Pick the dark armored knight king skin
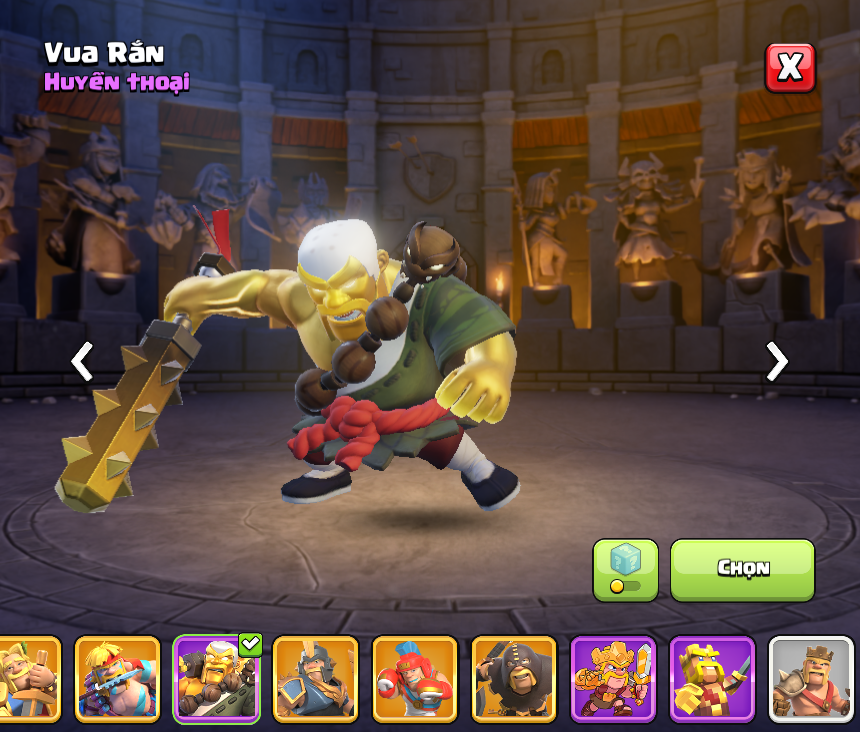This screenshot has height=732, width=860. click(315, 679)
